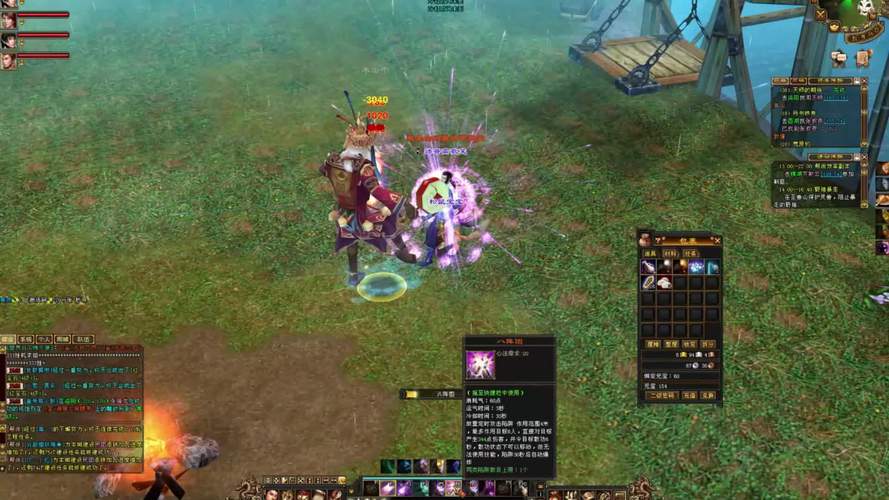Viewport: 889px width, 500px height.
Task: Select the blue sparkling crystal item in the bag
Action: click(x=696, y=267)
